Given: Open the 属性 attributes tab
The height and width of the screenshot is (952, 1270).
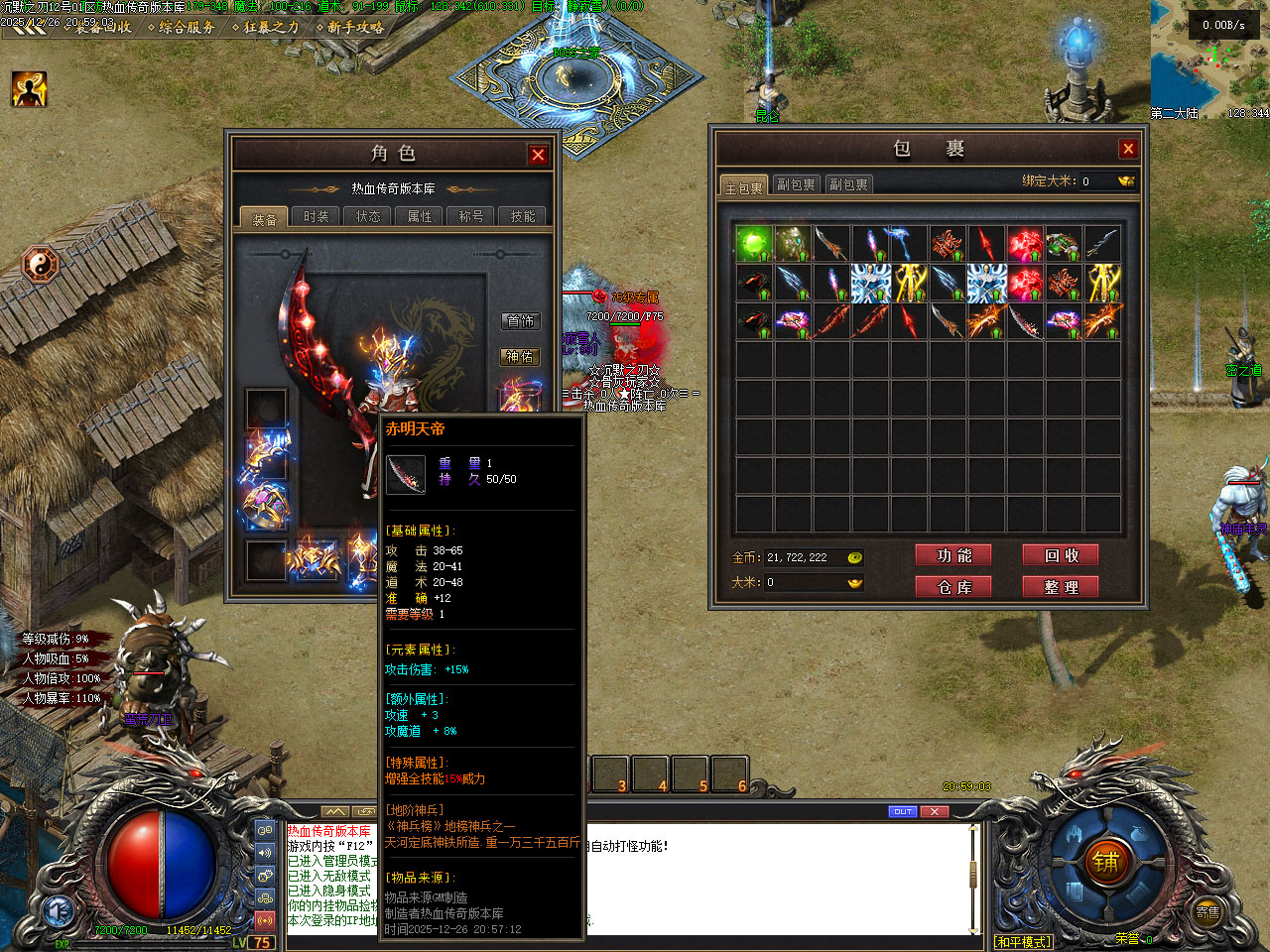Looking at the screenshot, I should pyautogui.click(x=420, y=216).
